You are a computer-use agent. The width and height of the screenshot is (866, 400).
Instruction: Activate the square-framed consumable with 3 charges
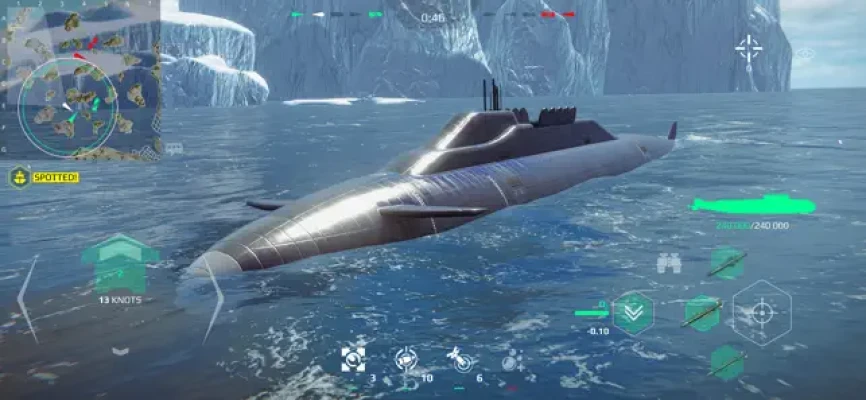point(353,358)
